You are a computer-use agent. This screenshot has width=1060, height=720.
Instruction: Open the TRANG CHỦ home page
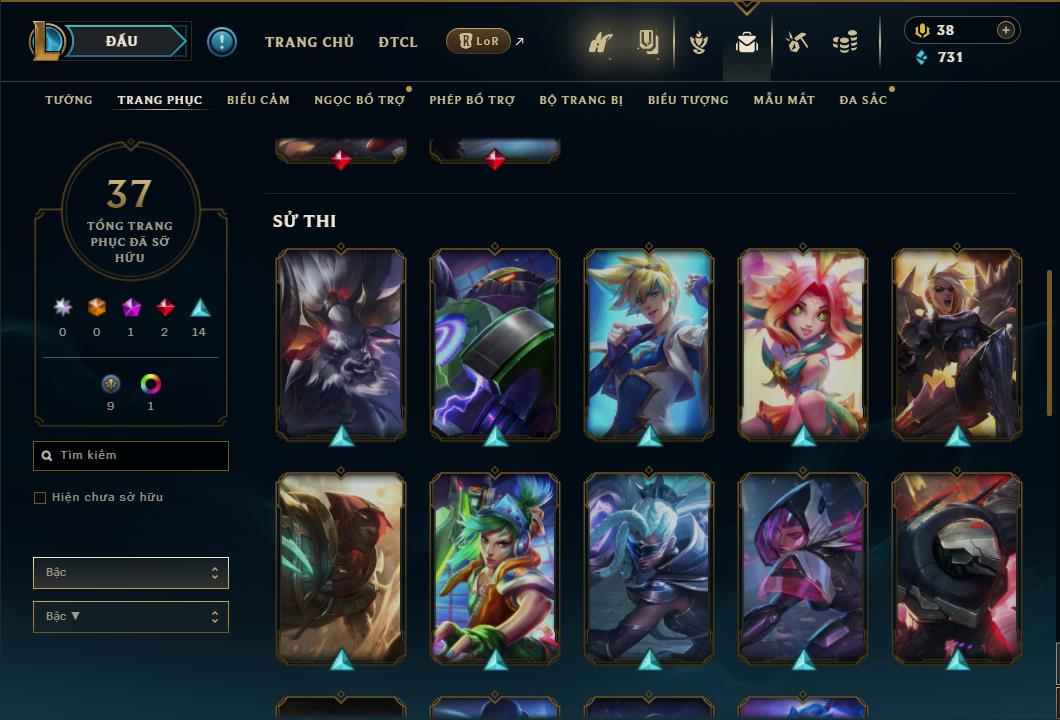[x=309, y=42]
